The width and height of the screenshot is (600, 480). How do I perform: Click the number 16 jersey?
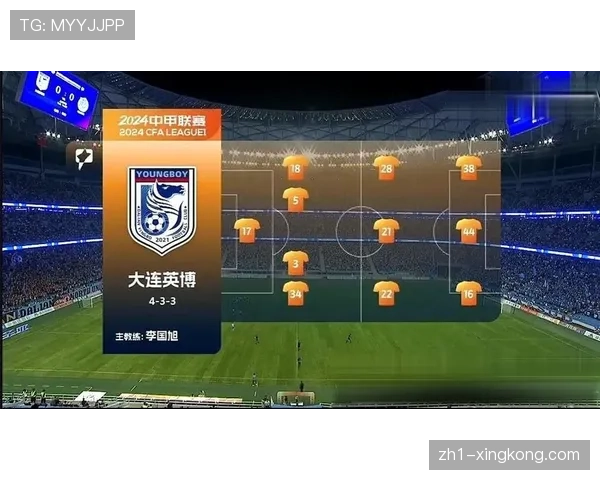[x=468, y=293]
